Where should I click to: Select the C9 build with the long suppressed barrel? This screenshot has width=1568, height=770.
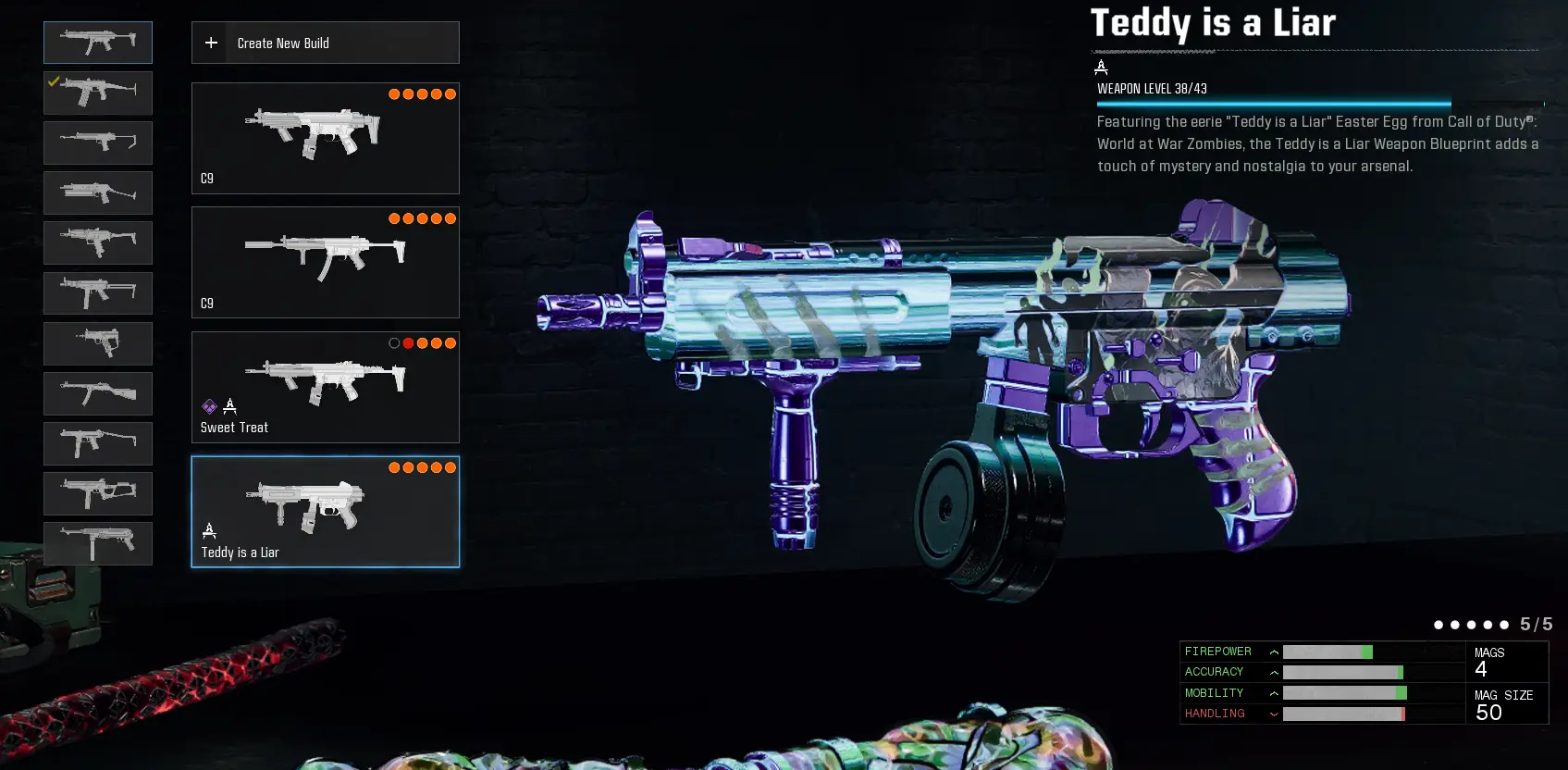[x=325, y=262]
